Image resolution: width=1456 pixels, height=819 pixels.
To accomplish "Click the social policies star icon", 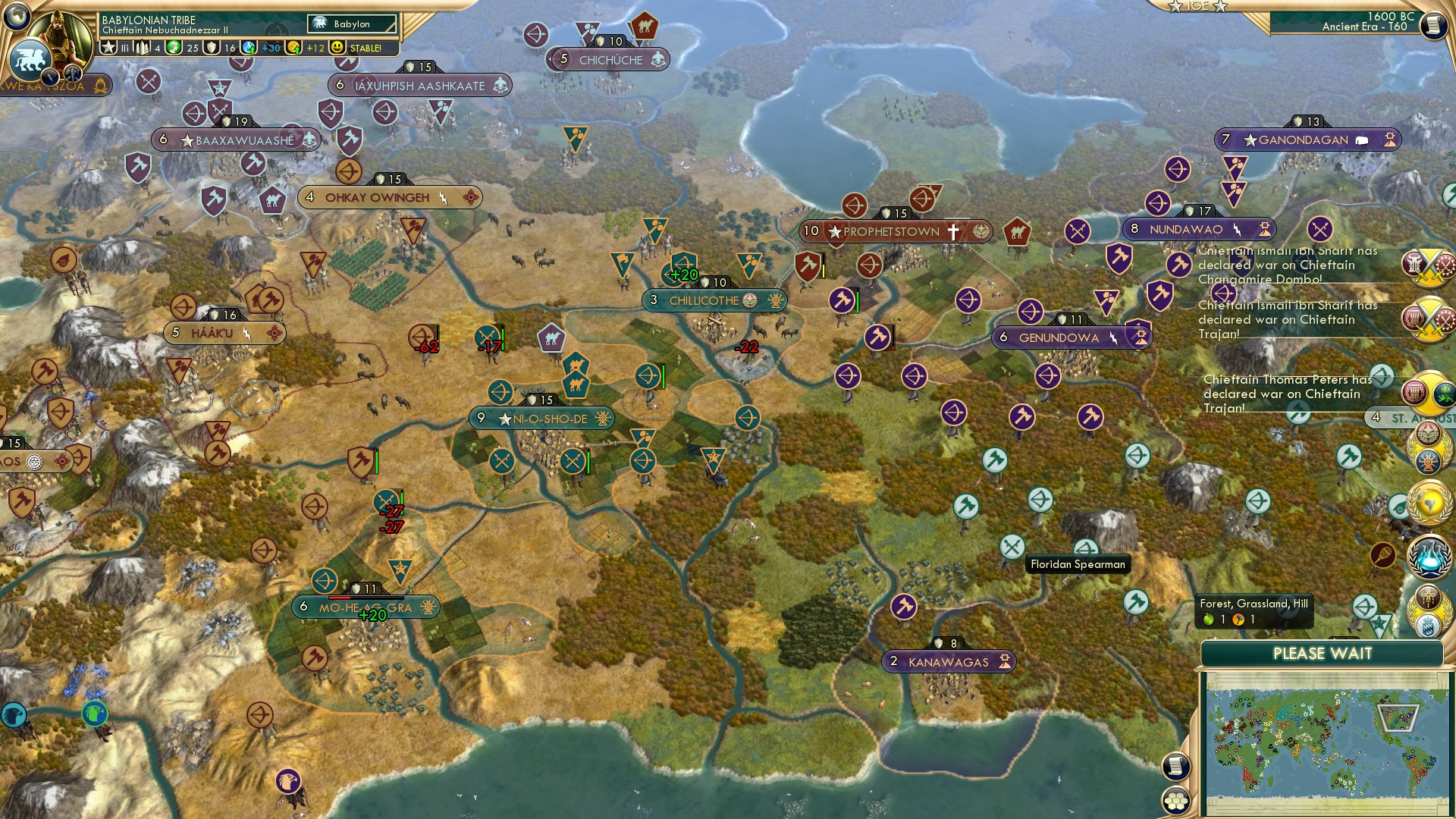I will point(108,47).
